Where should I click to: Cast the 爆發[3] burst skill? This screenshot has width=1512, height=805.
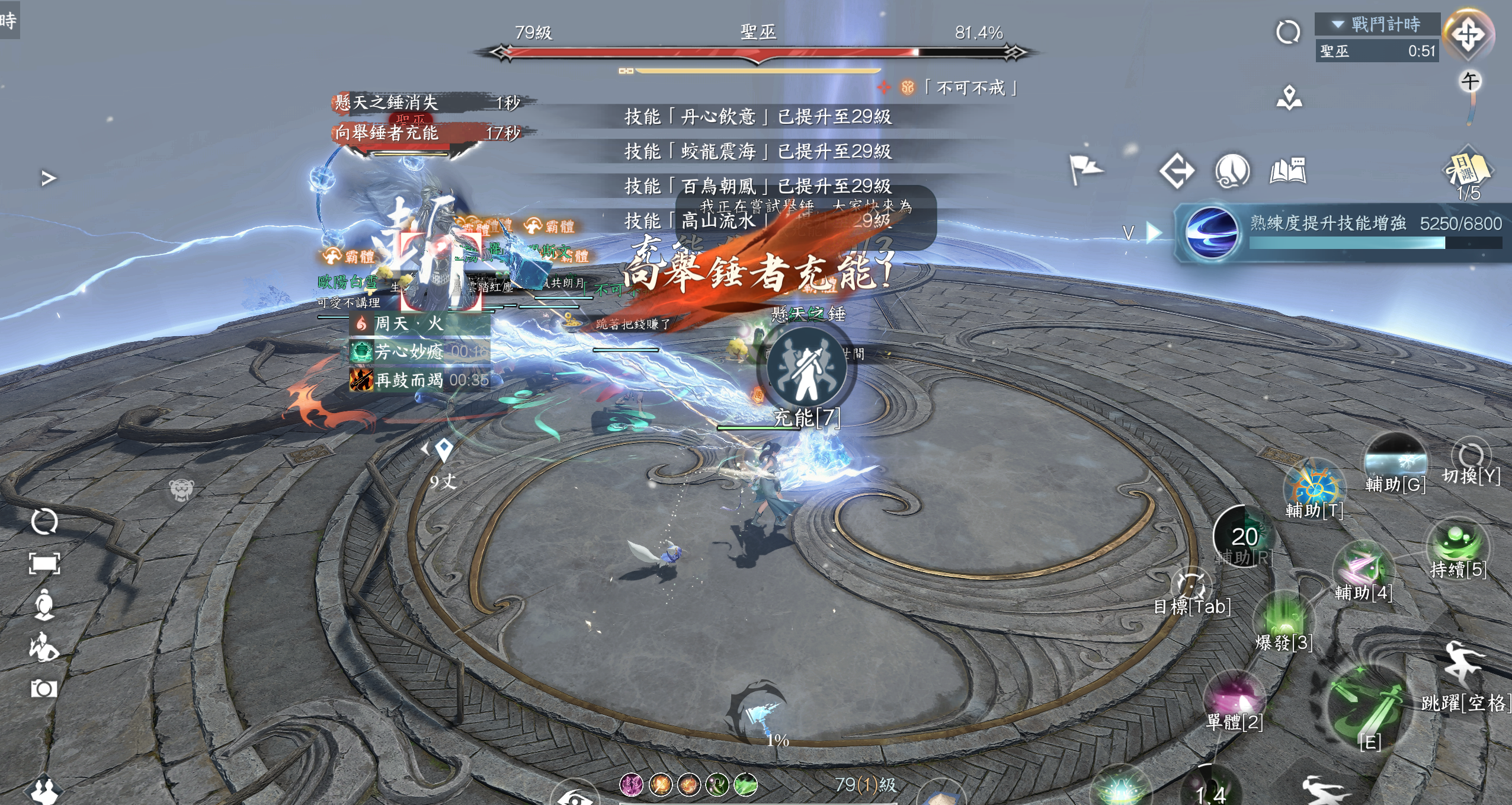coord(1284,621)
